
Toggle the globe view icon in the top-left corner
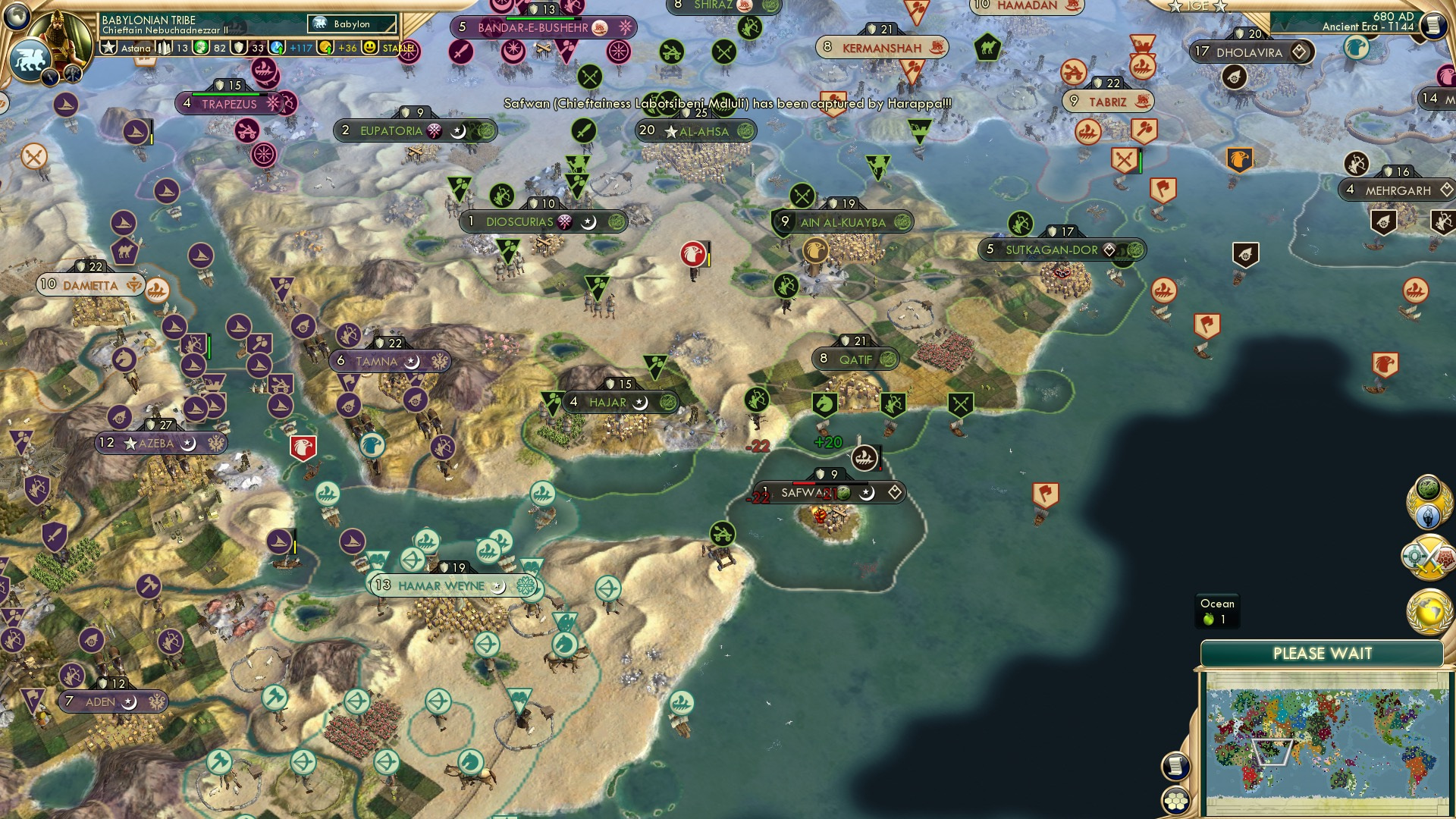point(17,15)
